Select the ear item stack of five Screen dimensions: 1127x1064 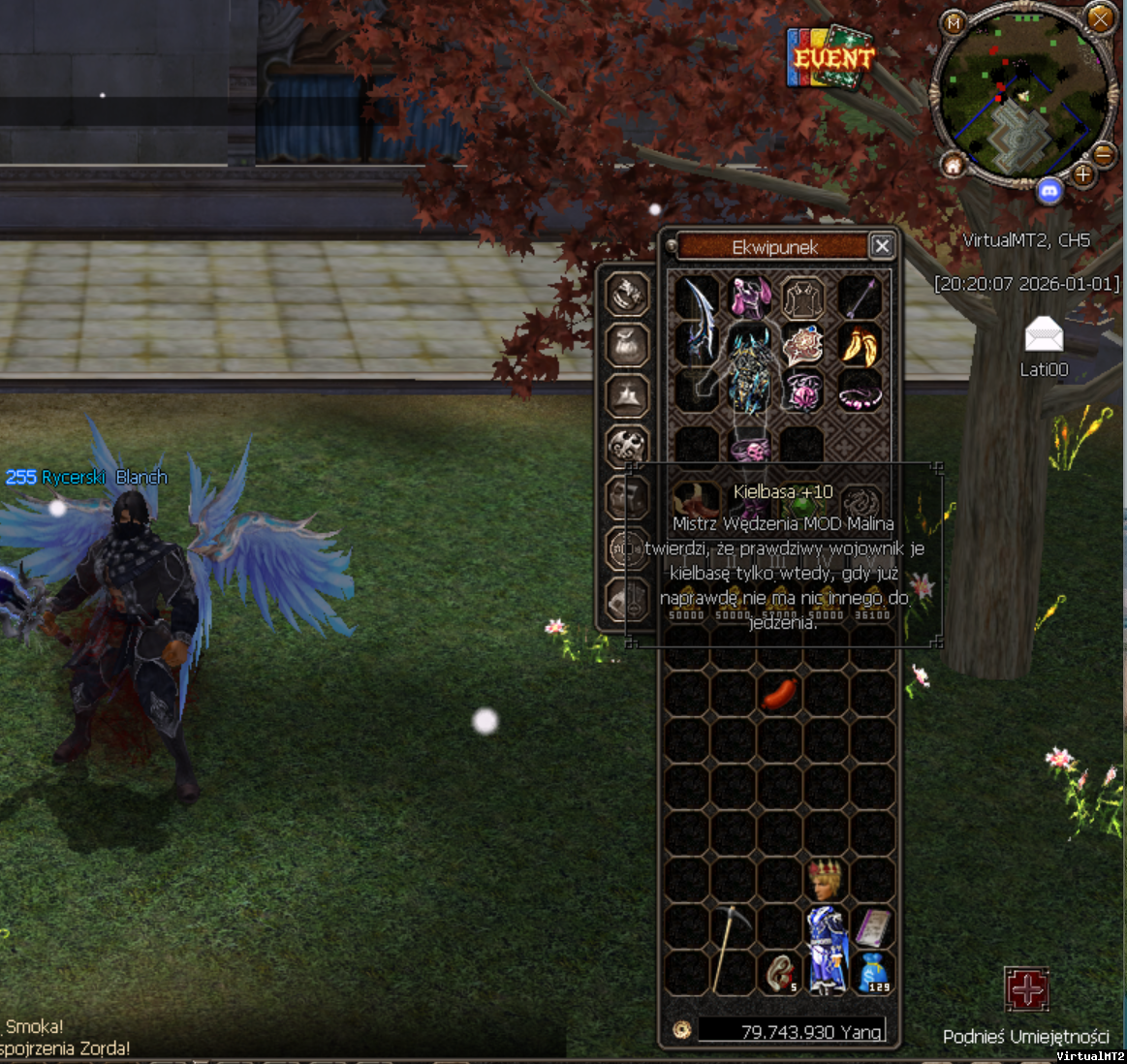coord(780,972)
